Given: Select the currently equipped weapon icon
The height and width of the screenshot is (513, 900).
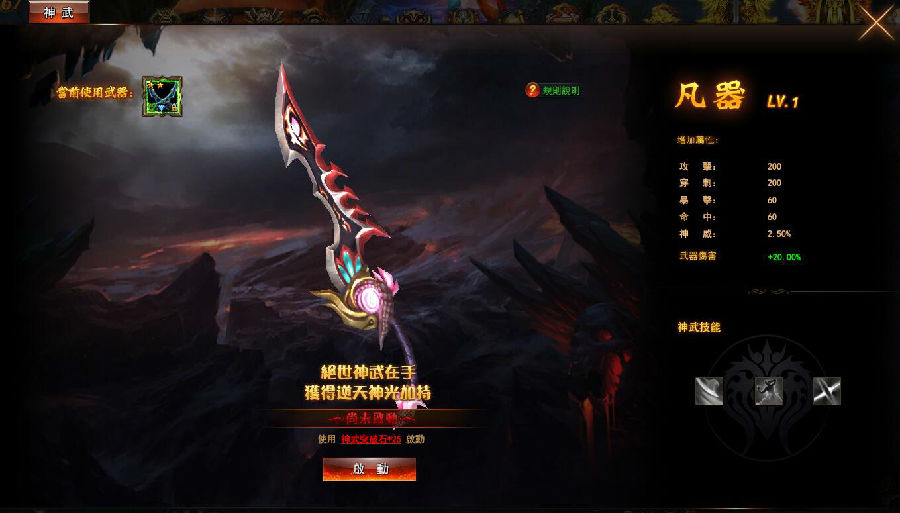Looking at the screenshot, I should click(x=161, y=96).
